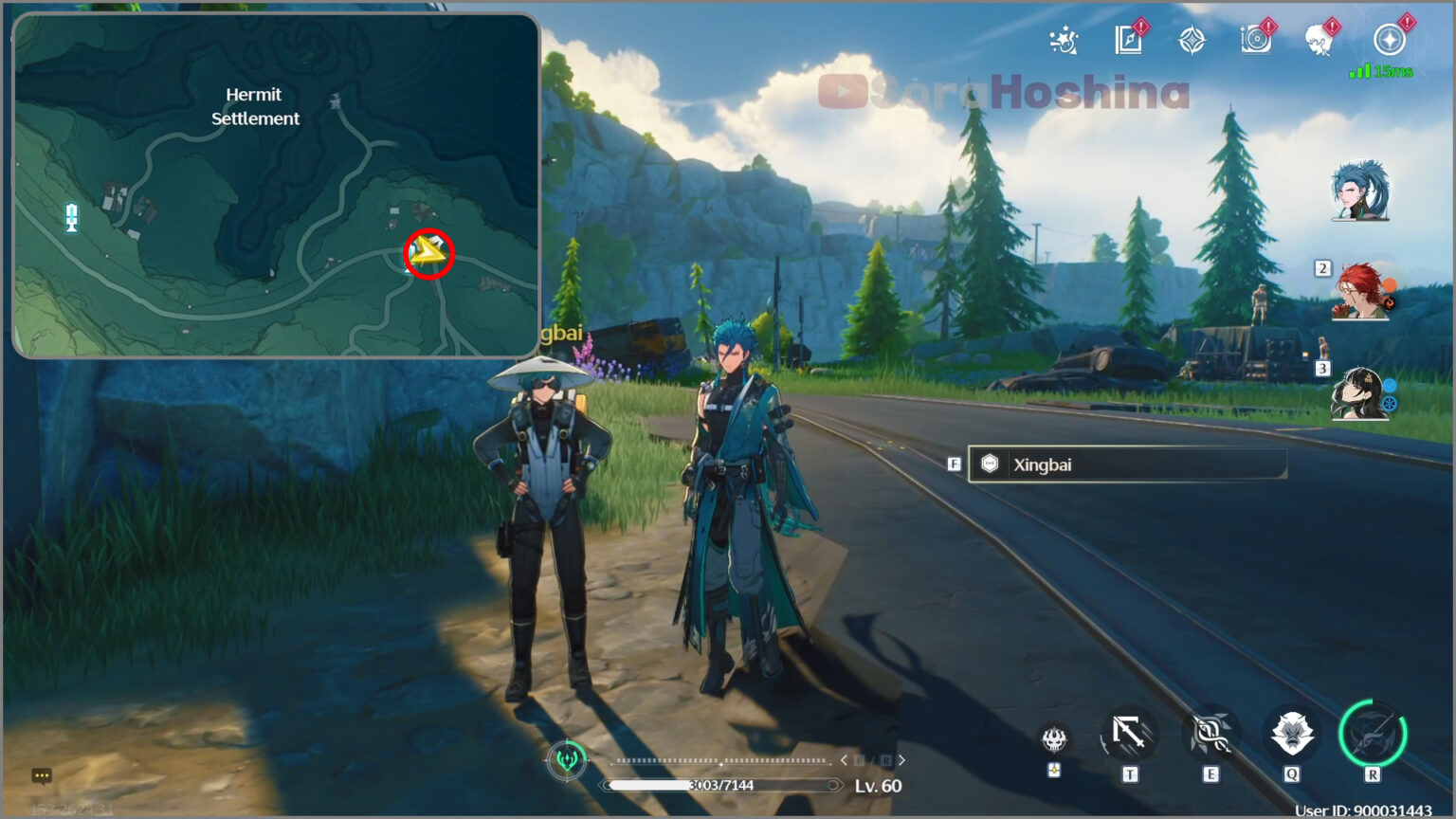
Task: Open the chat bubble in bottom left
Action: (42, 775)
